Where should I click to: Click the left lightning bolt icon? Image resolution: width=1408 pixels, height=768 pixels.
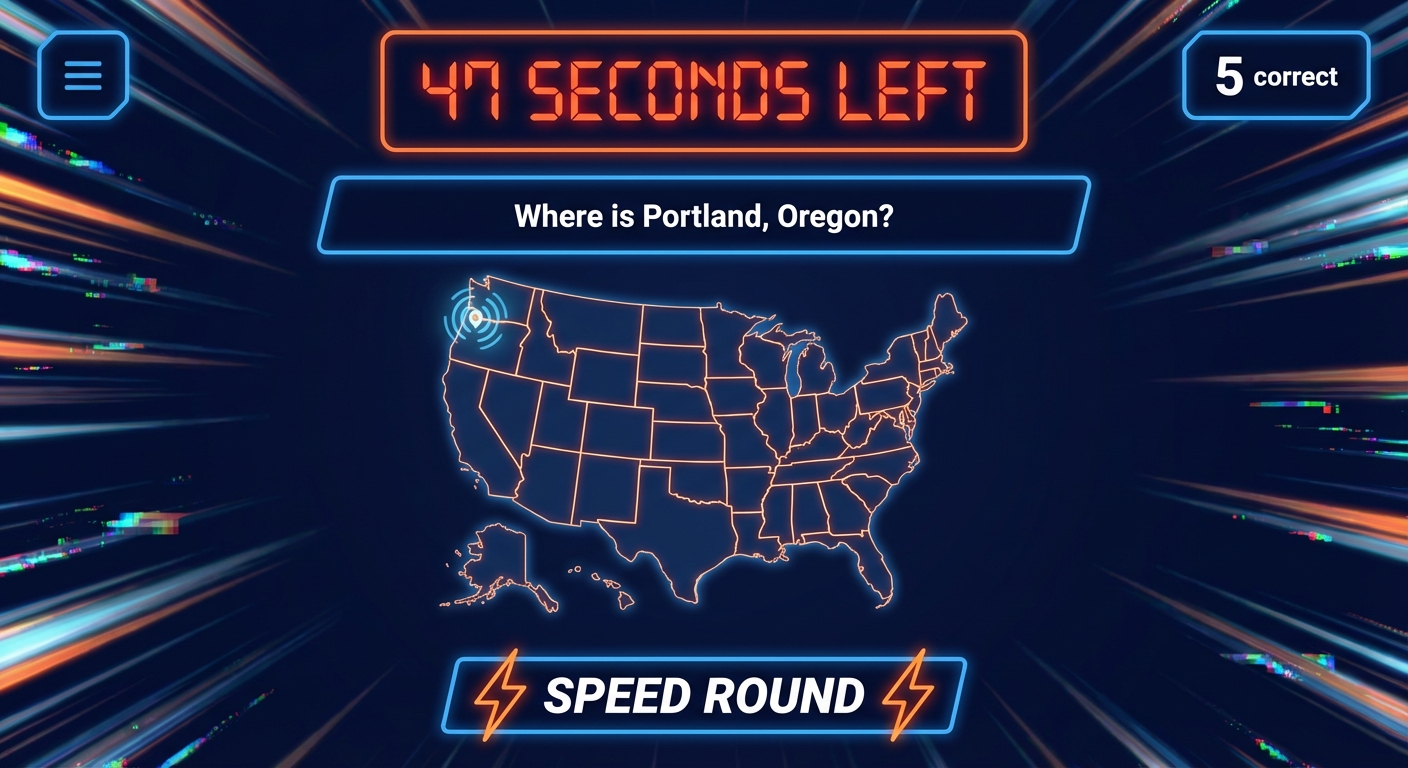[502, 693]
